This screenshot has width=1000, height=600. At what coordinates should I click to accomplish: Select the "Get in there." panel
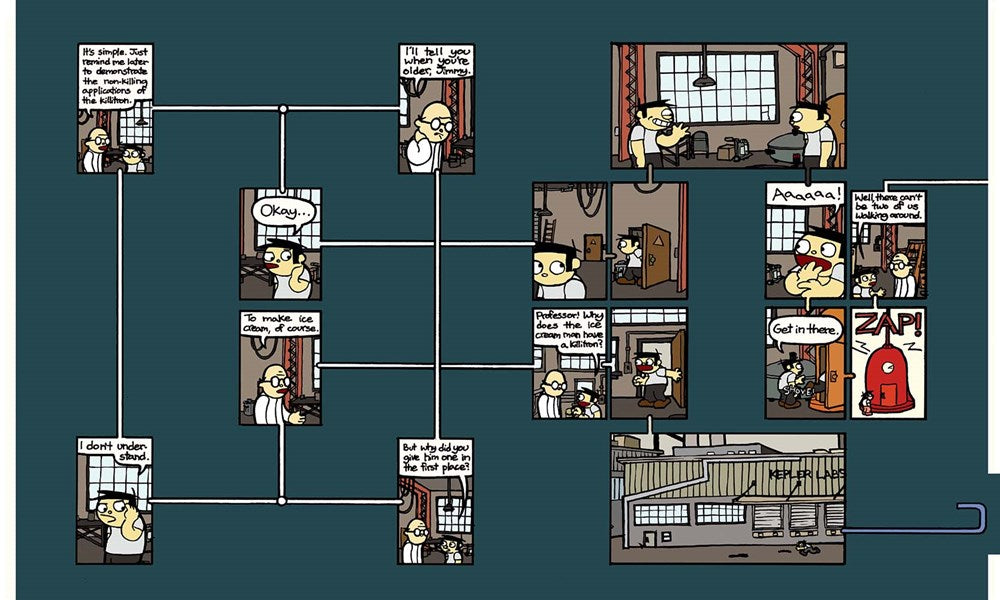[x=805, y=363]
